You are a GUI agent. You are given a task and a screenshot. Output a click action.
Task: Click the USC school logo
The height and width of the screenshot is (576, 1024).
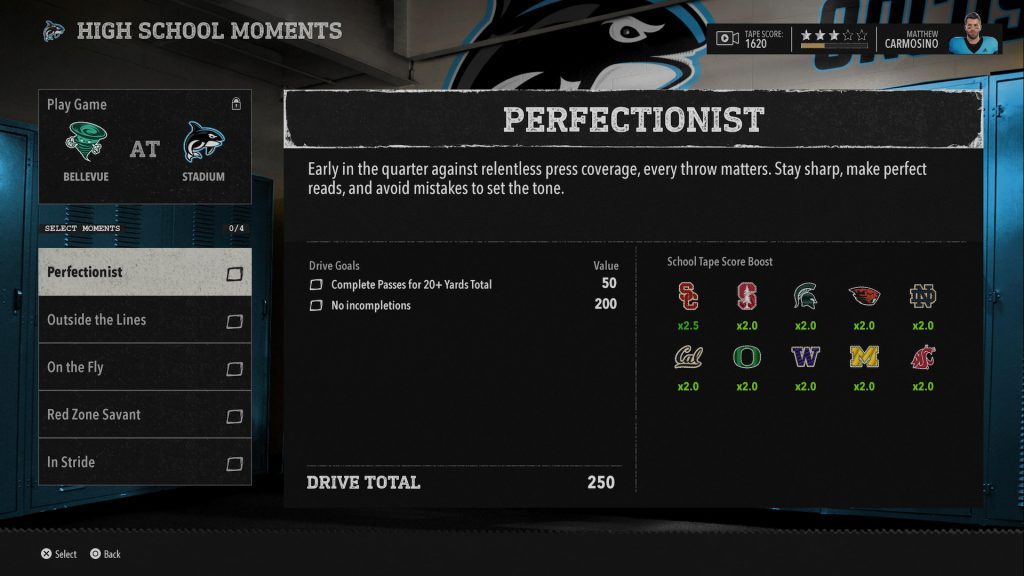pos(688,296)
